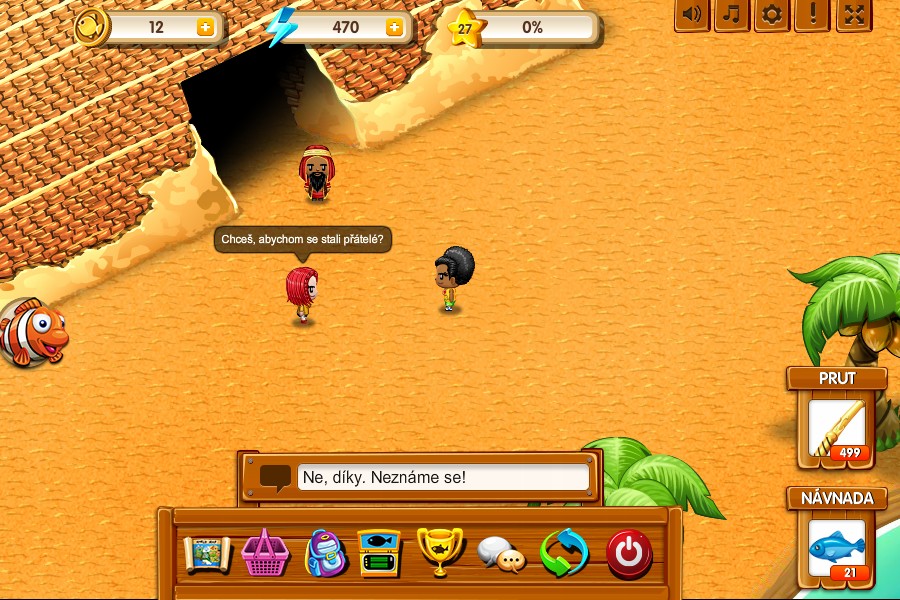The height and width of the screenshot is (600, 900).
Task: Open the chat speech bubbles
Action: click(500, 553)
